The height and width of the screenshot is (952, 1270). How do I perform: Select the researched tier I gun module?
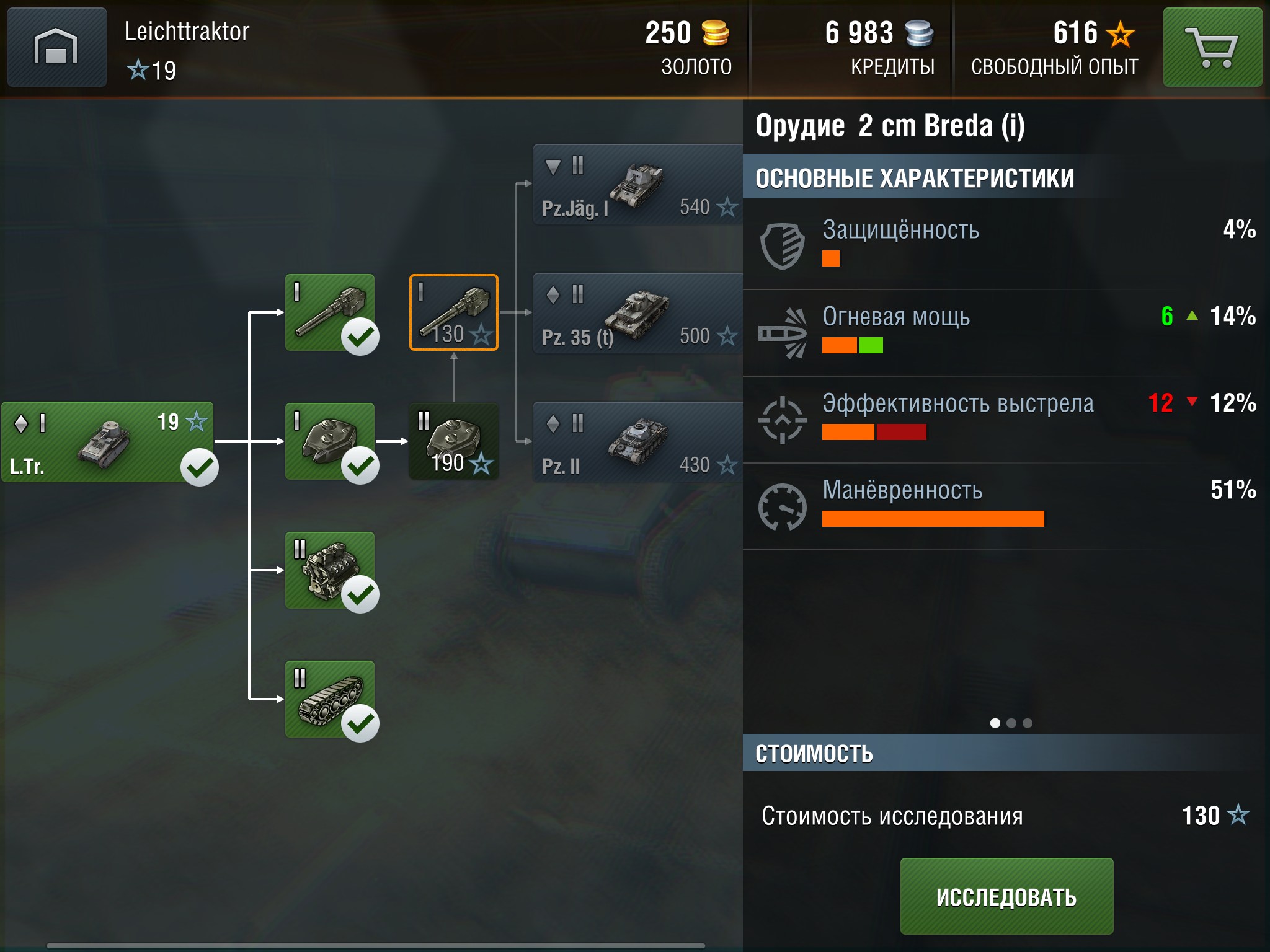point(330,312)
